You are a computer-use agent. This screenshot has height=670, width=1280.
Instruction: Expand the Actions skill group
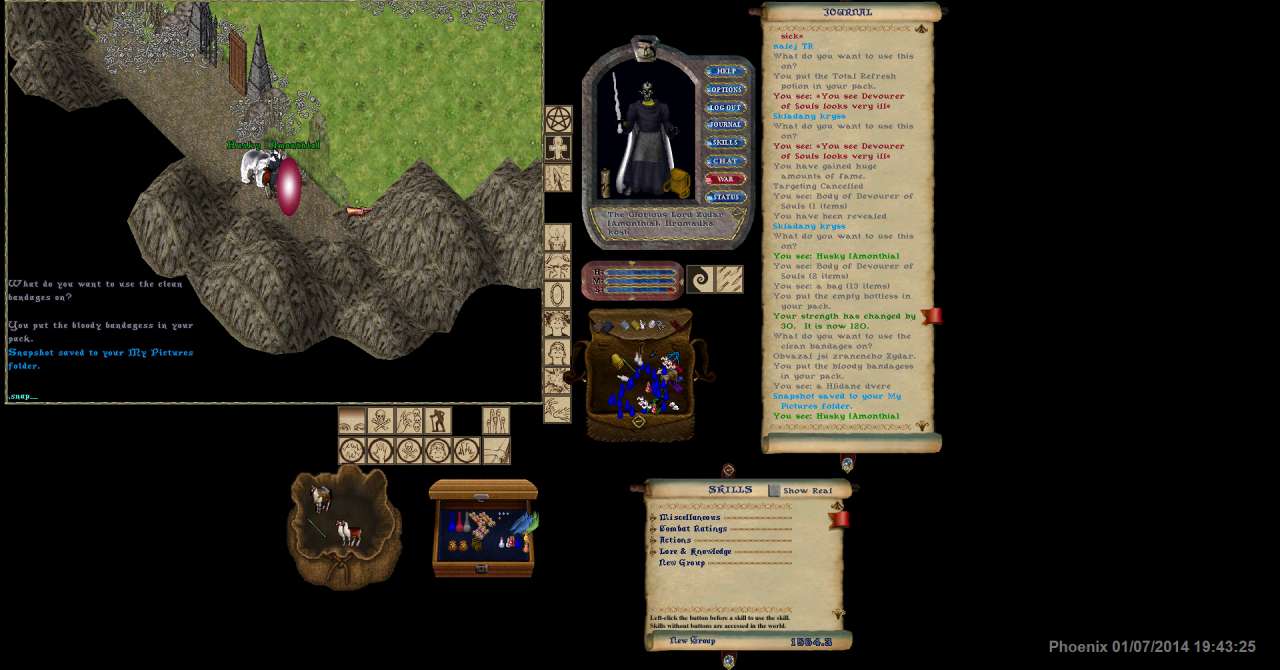(653, 540)
